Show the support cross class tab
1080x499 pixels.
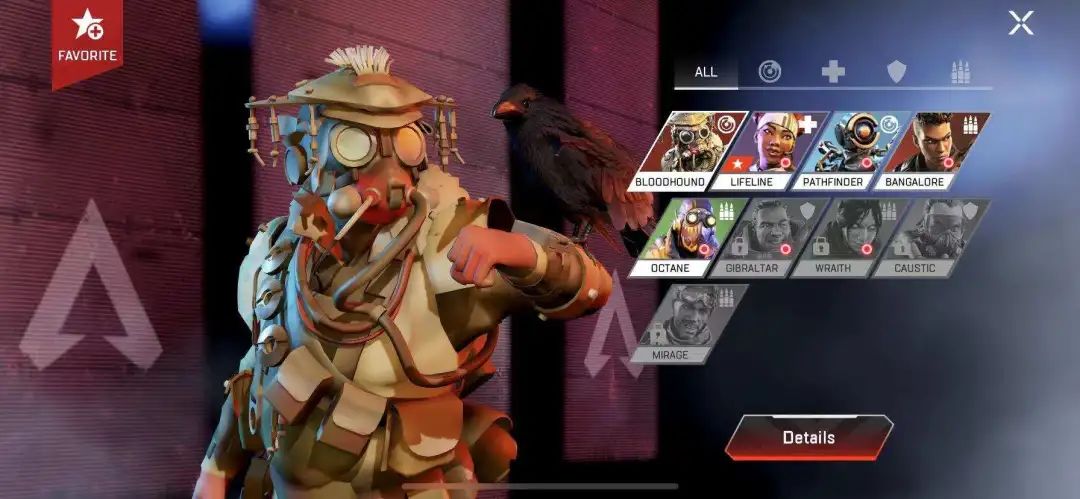[x=833, y=72]
